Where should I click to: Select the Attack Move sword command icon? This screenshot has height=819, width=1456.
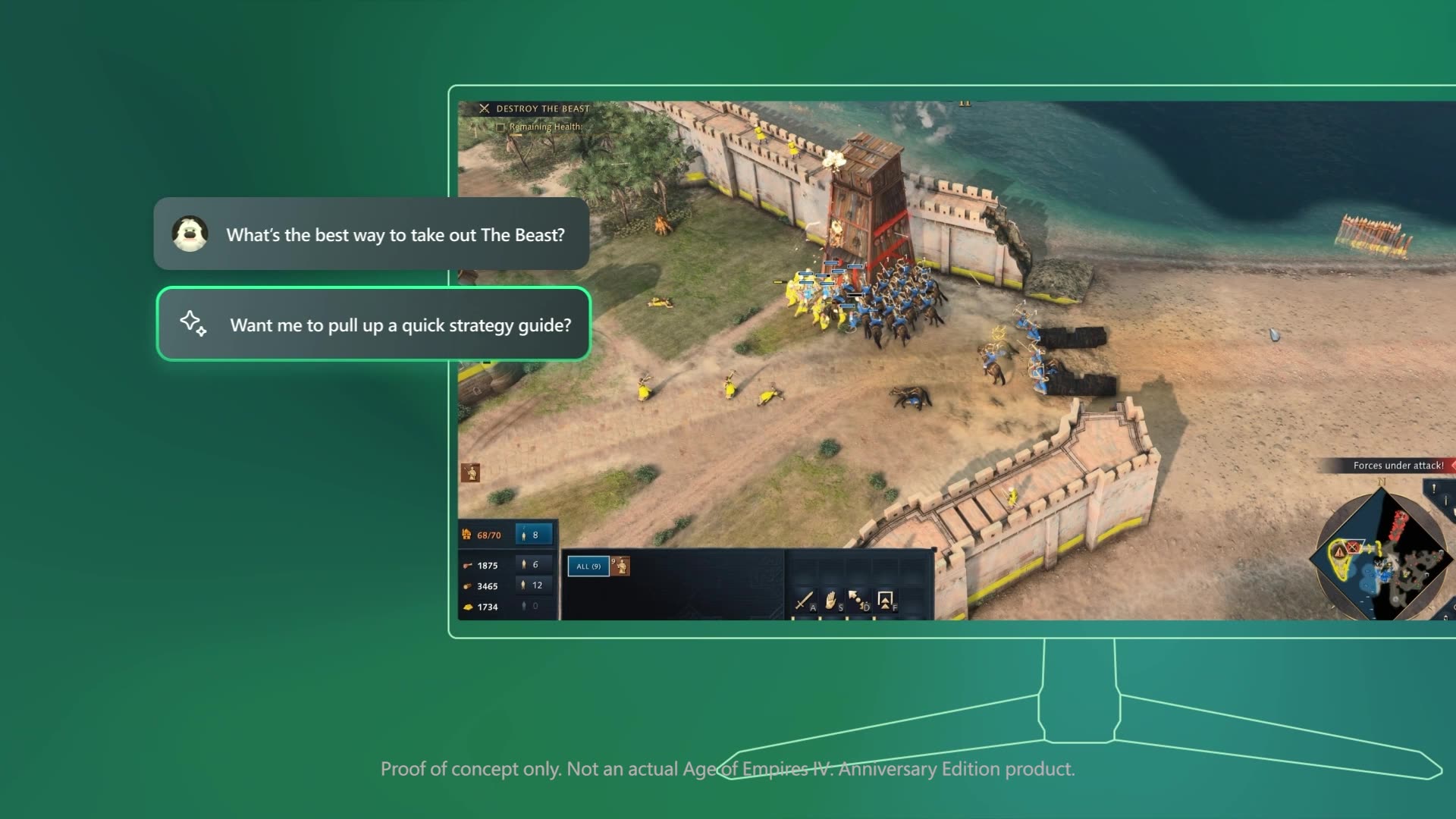(805, 601)
